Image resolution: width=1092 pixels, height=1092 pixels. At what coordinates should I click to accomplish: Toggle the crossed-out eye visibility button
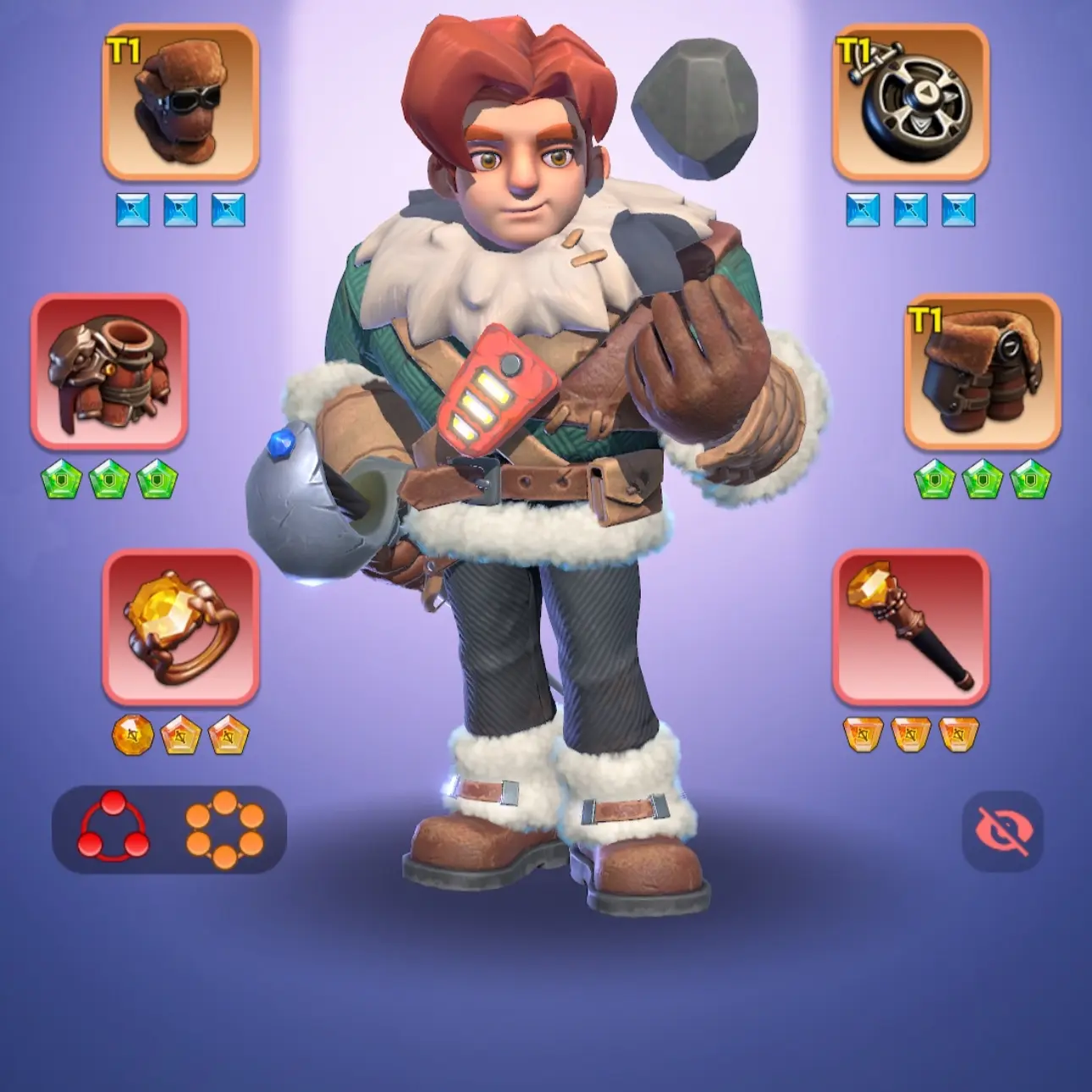click(1002, 831)
